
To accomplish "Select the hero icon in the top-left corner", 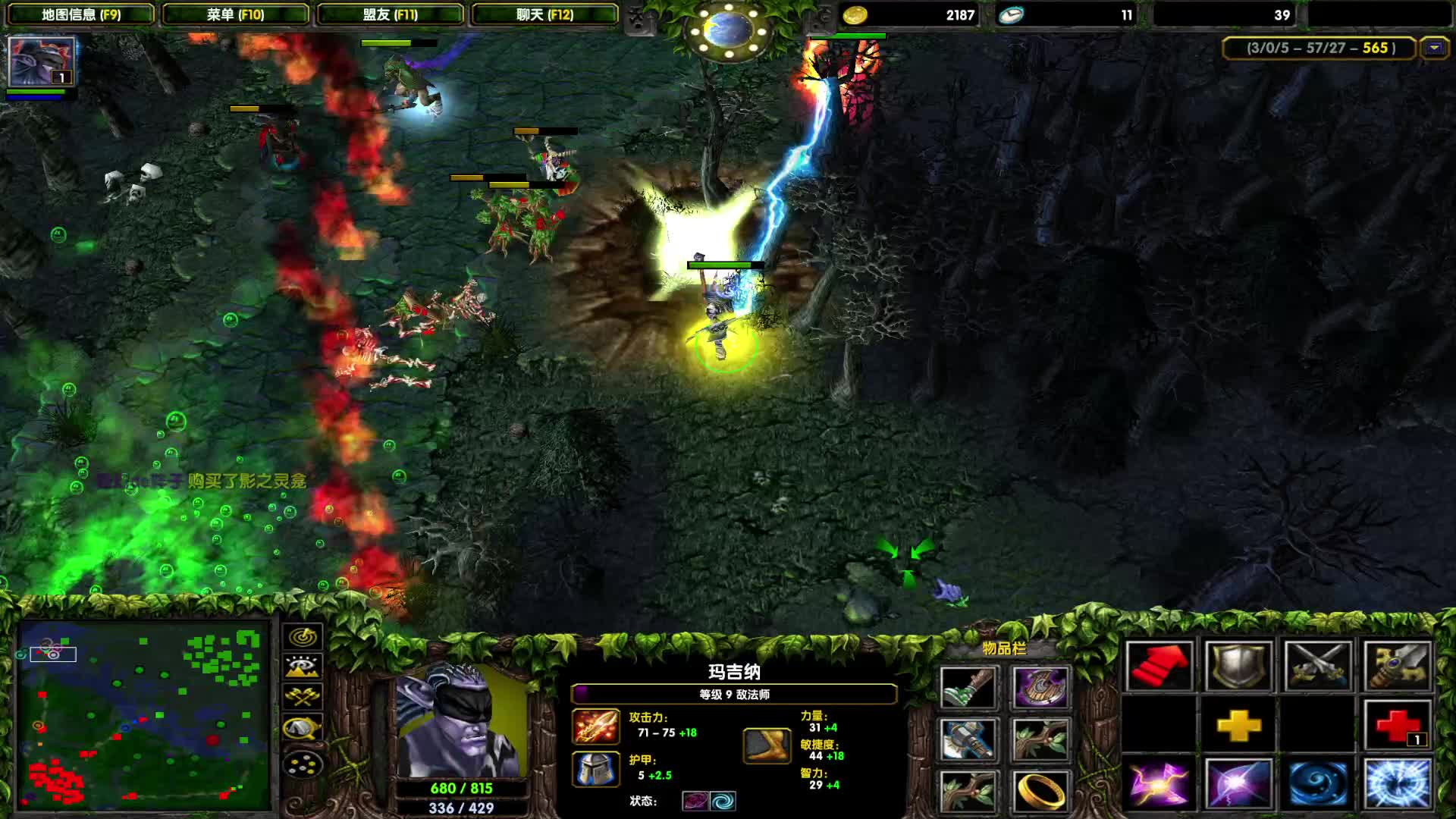I will (41, 61).
